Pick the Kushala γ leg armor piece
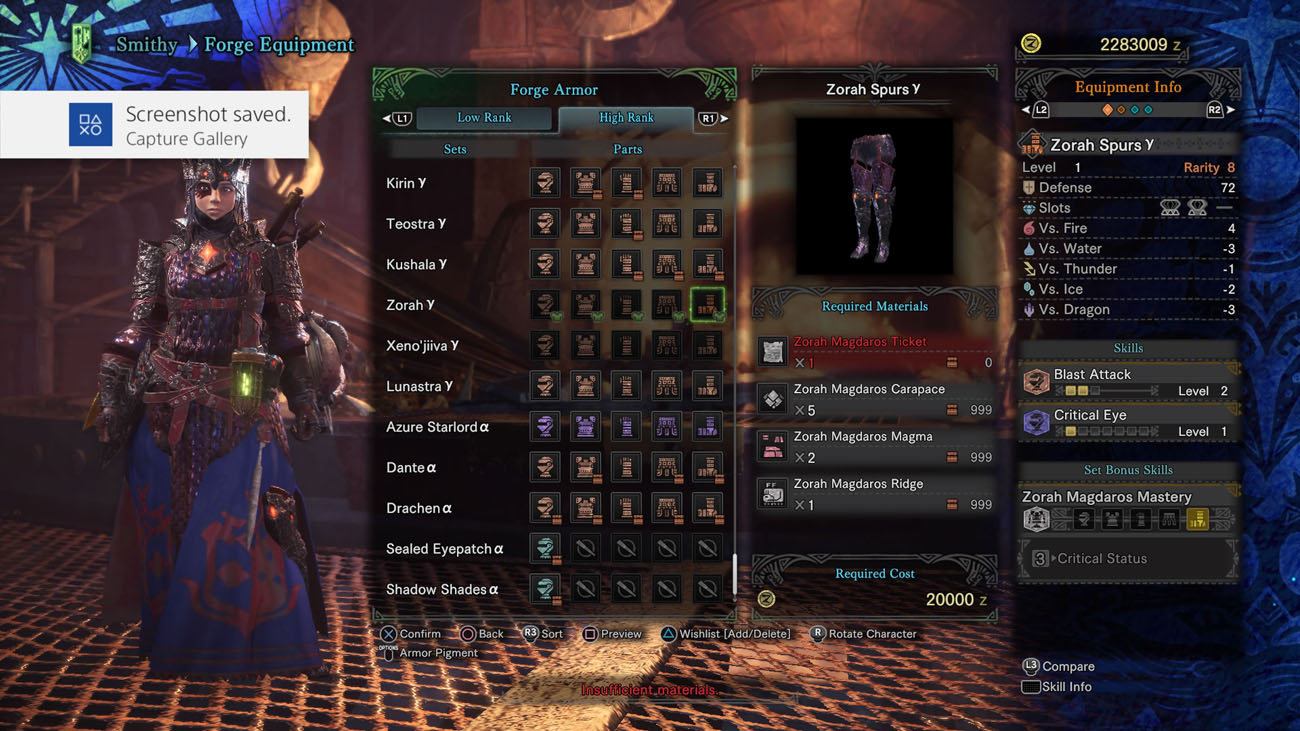The height and width of the screenshot is (731, 1300). tap(707, 264)
